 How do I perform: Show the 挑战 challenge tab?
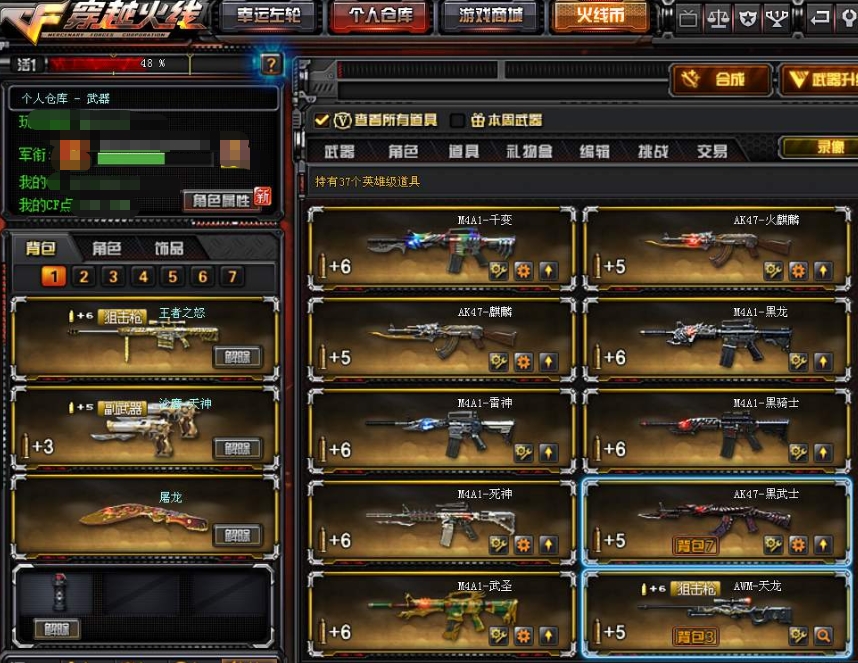point(653,152)
